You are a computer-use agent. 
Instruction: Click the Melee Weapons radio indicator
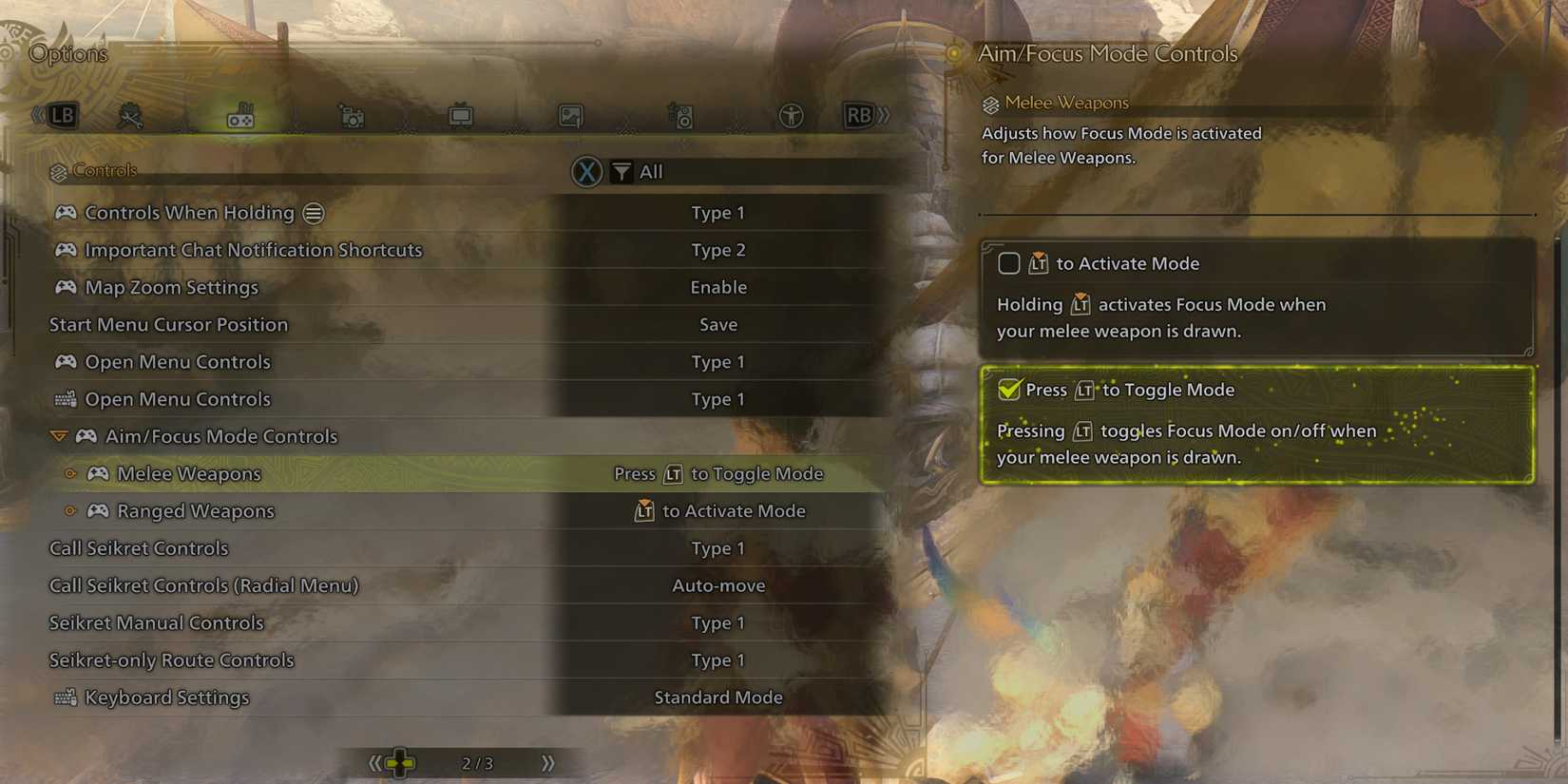(x=69, y=473)
